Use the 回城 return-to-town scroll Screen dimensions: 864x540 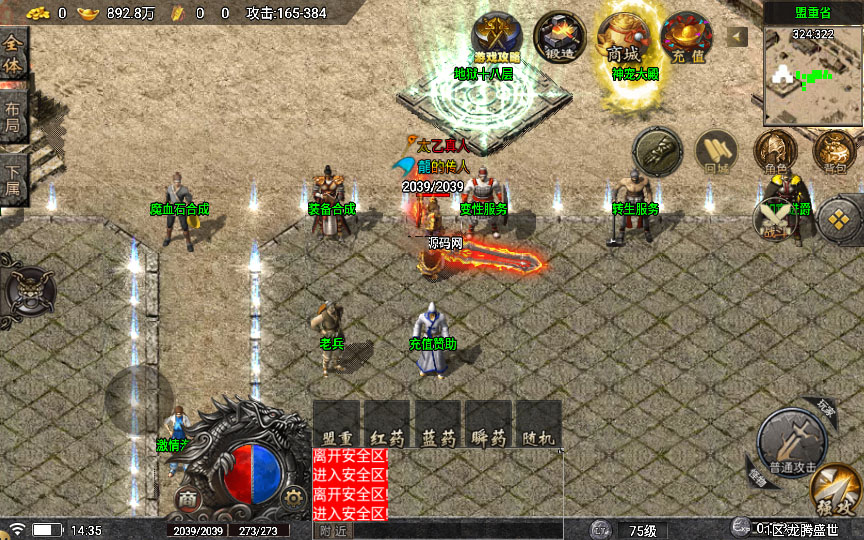coord(716,152)
